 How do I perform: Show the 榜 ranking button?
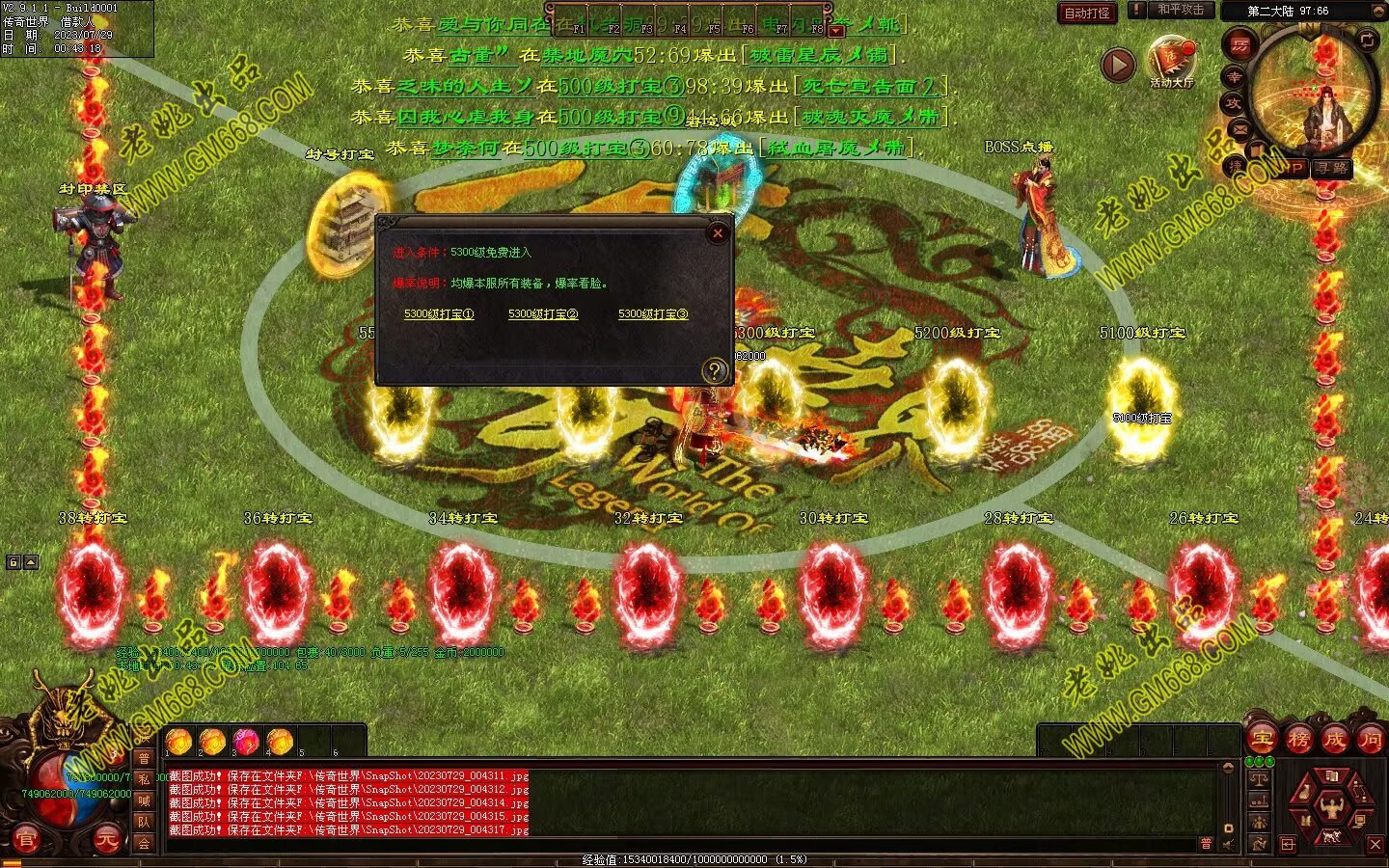(1298, 740)
